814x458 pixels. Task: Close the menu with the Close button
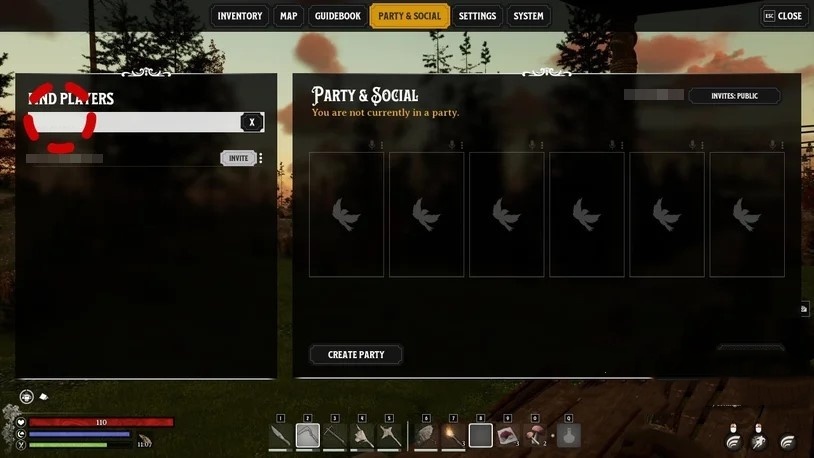(x=783, y=16)
